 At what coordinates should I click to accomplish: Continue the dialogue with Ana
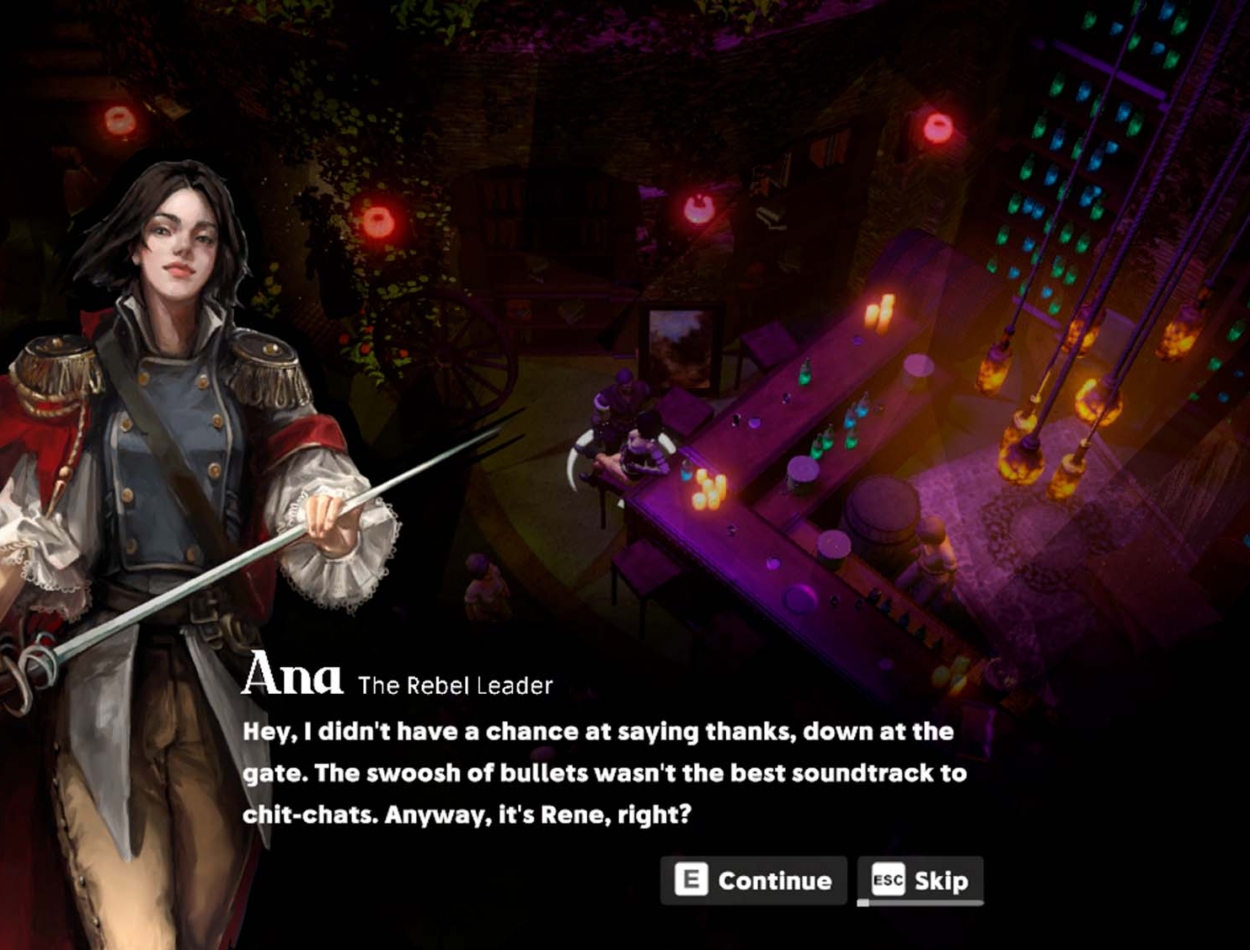(753, 880)
